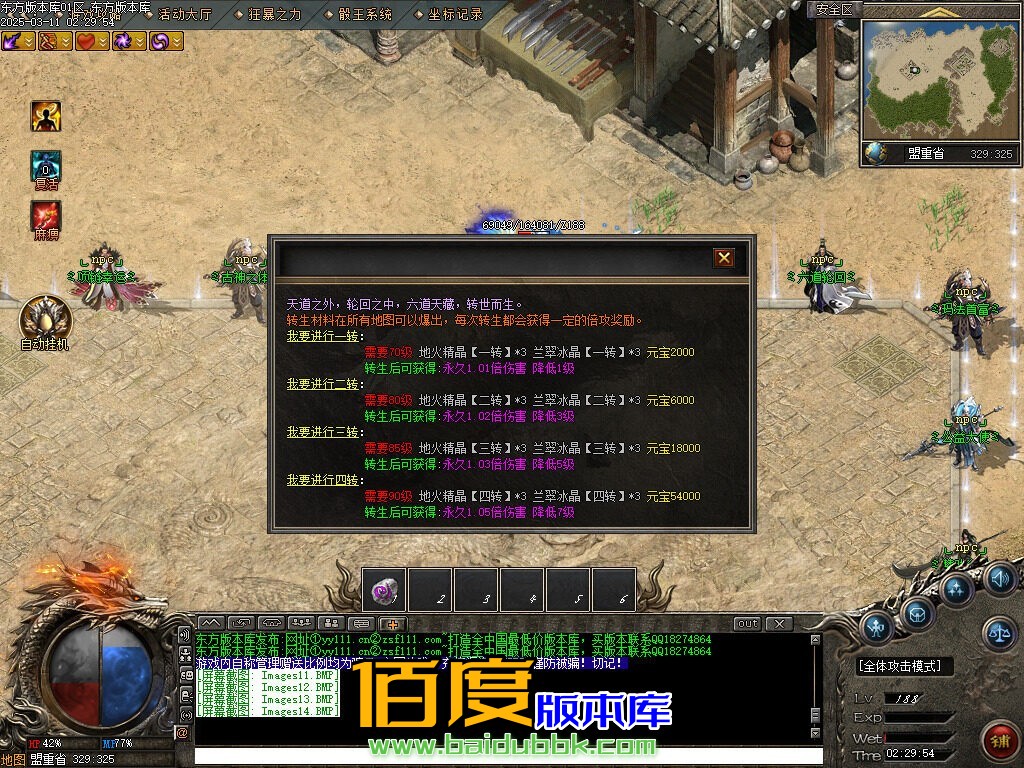Open the 活动大厅 menu

(185, 14)
